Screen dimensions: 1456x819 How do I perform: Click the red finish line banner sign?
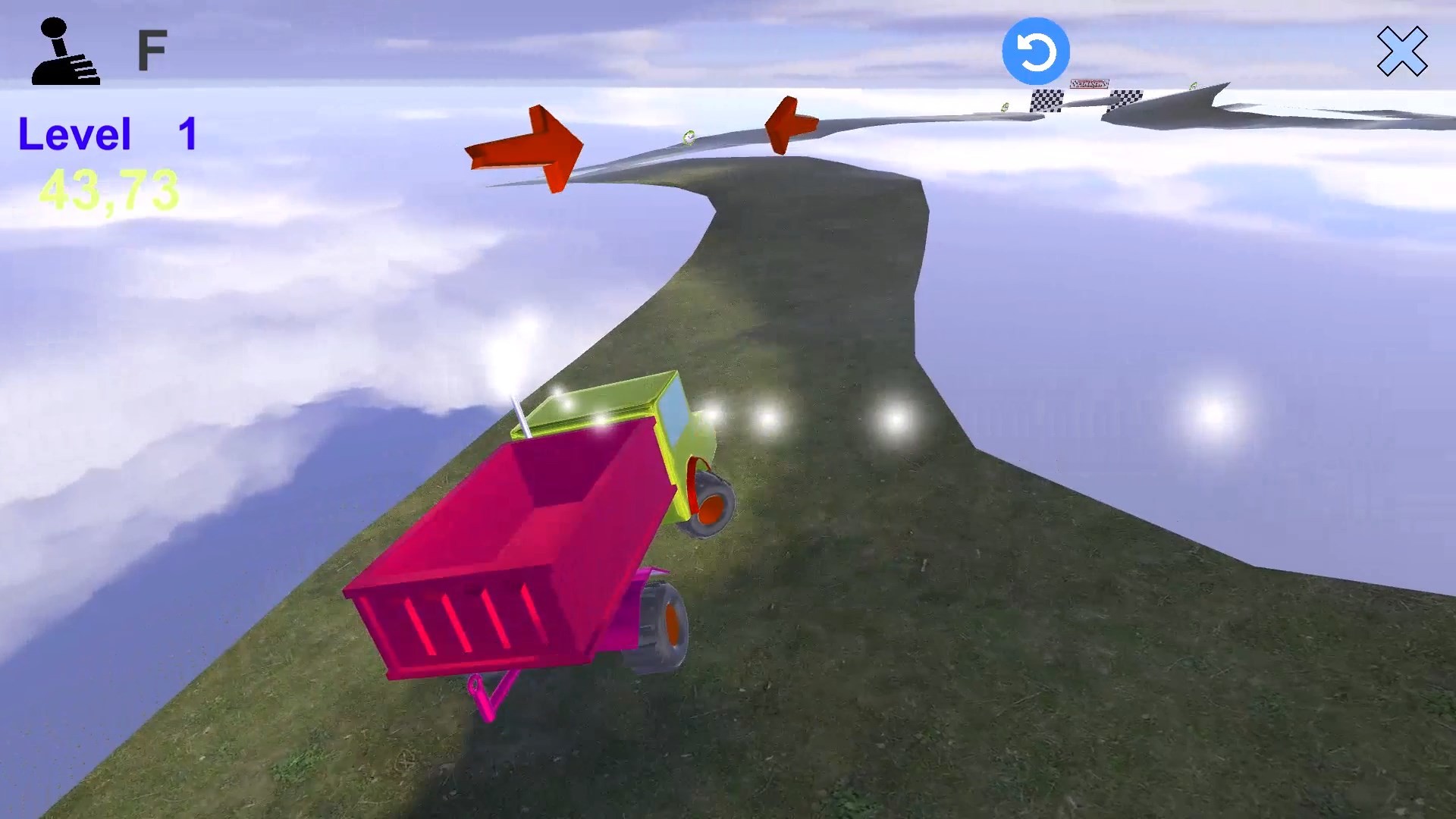click(1090, 82)
